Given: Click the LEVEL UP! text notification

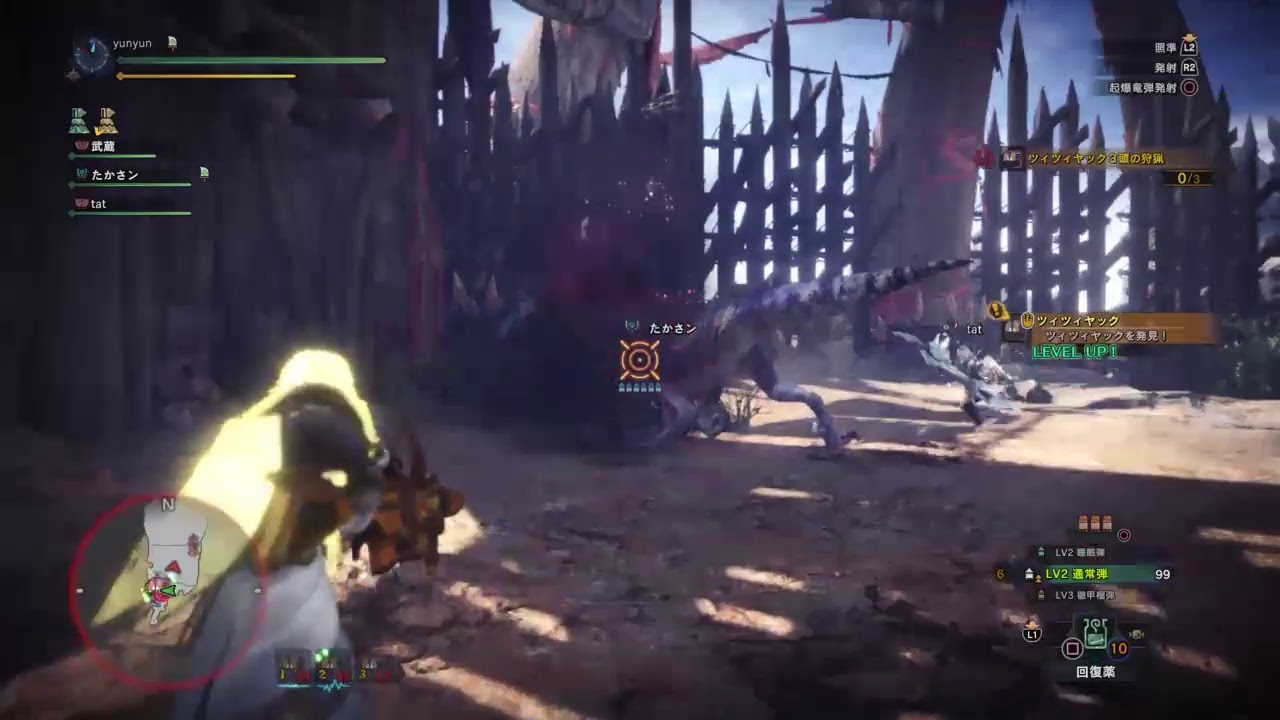Looking at the screenshot, I should tap(1075, 351).
